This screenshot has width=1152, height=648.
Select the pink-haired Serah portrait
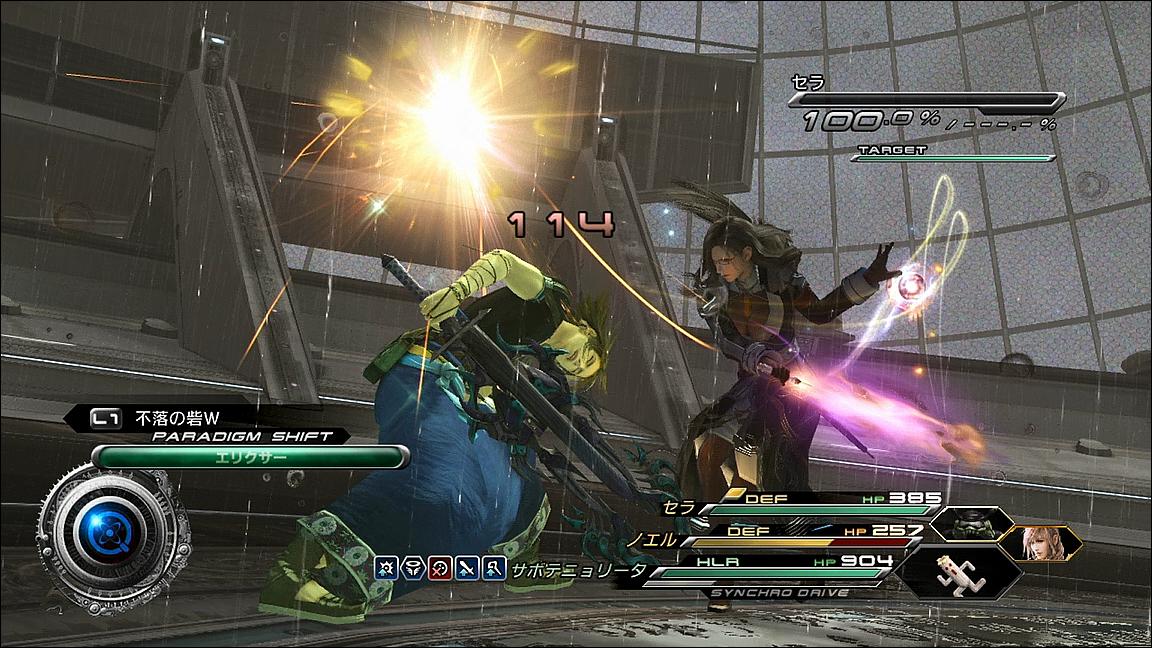pyautogui.click(x=1041, y=543)
